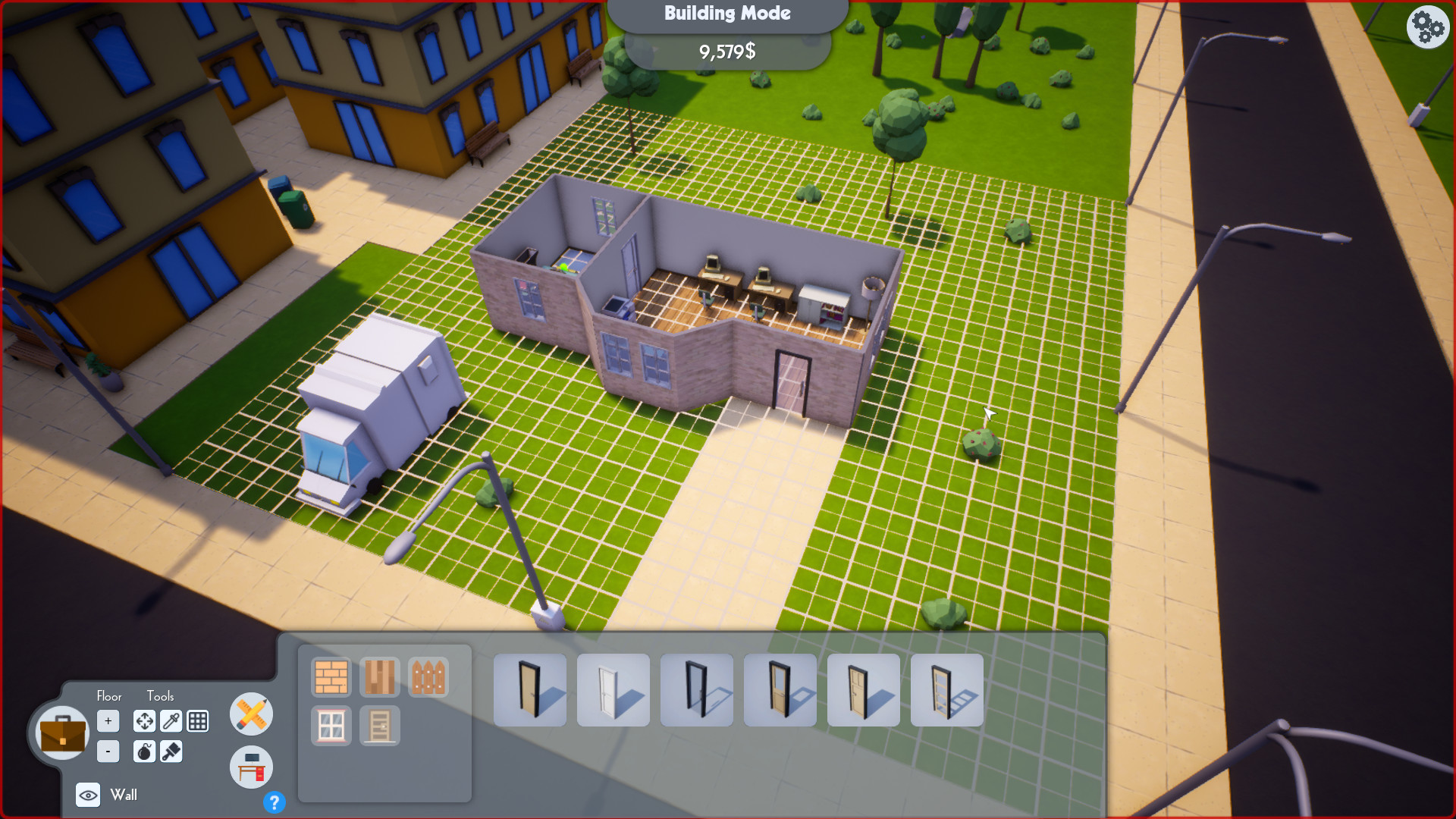The image size is (1456, 819).
Task: Choose the window category icon
Action: pyautogui.click(x=331, y=725)
